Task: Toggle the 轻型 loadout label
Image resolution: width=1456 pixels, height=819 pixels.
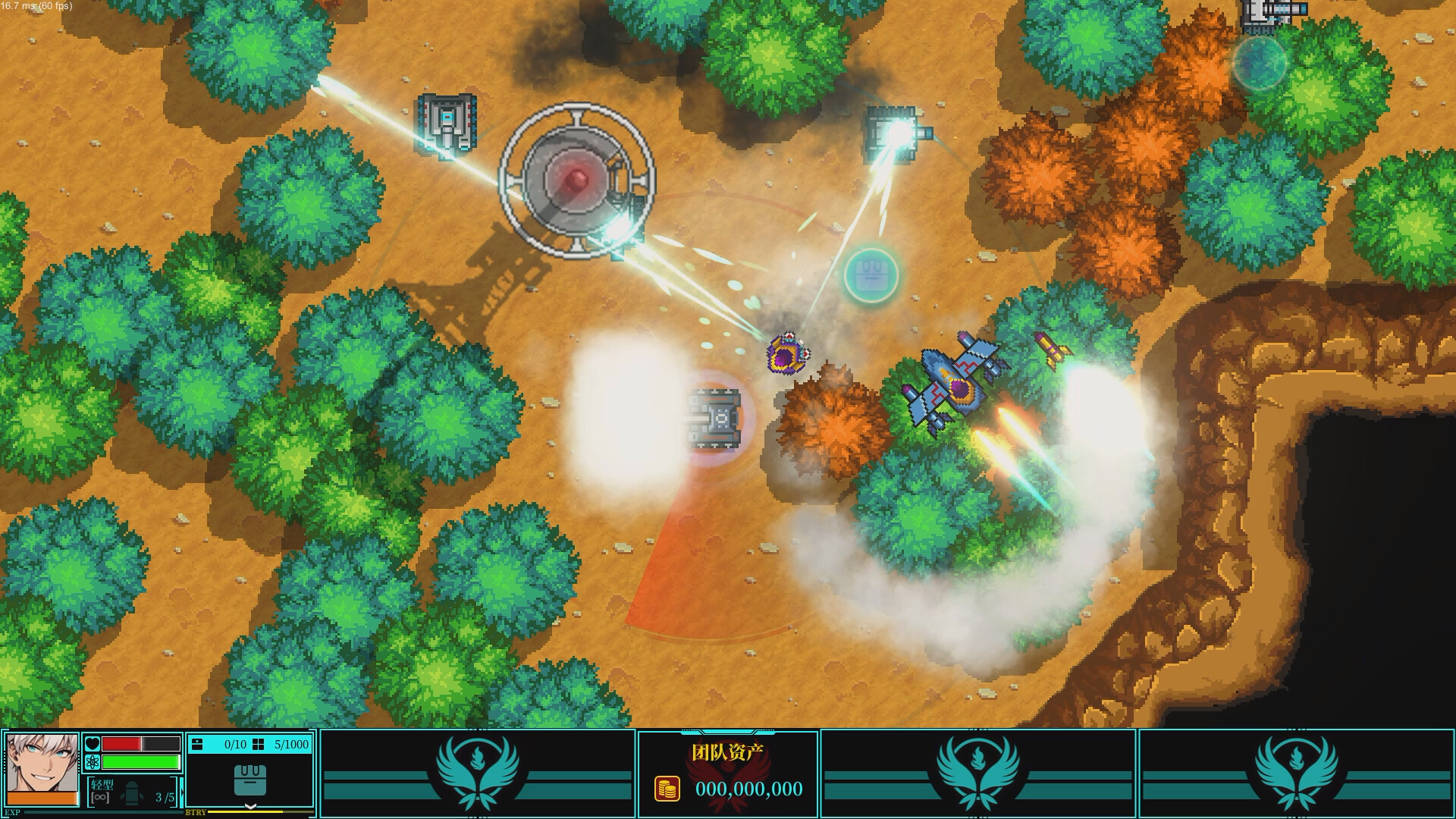Action: coord(102,783)
